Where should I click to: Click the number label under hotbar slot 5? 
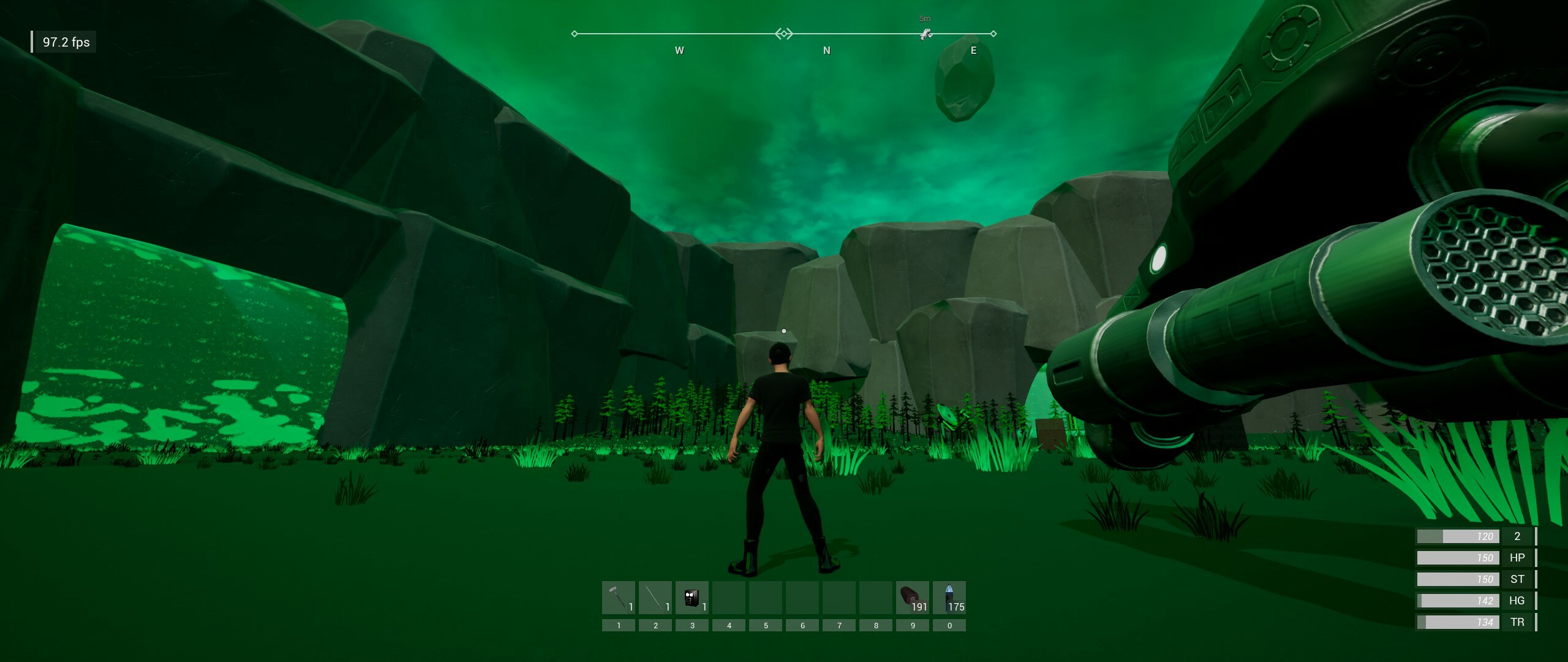coord(766,625)
